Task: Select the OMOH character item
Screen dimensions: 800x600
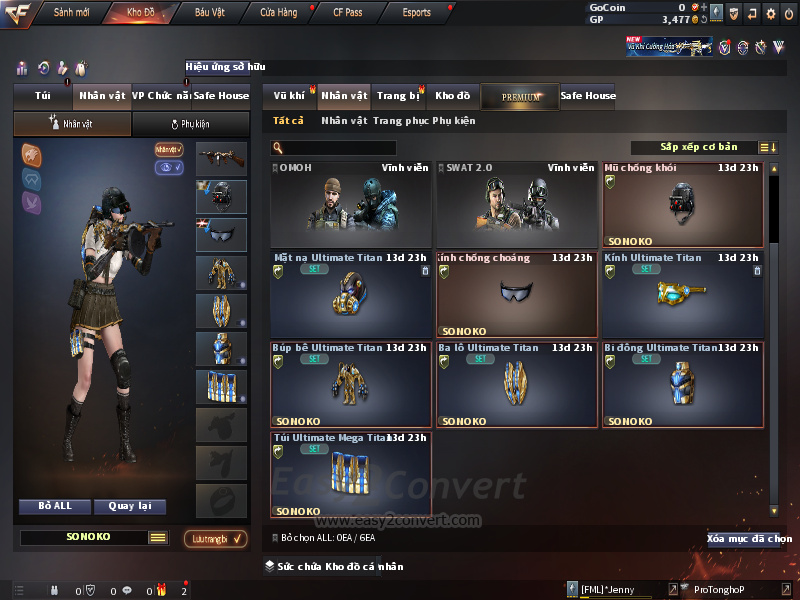Action: [x=351, y=204]
